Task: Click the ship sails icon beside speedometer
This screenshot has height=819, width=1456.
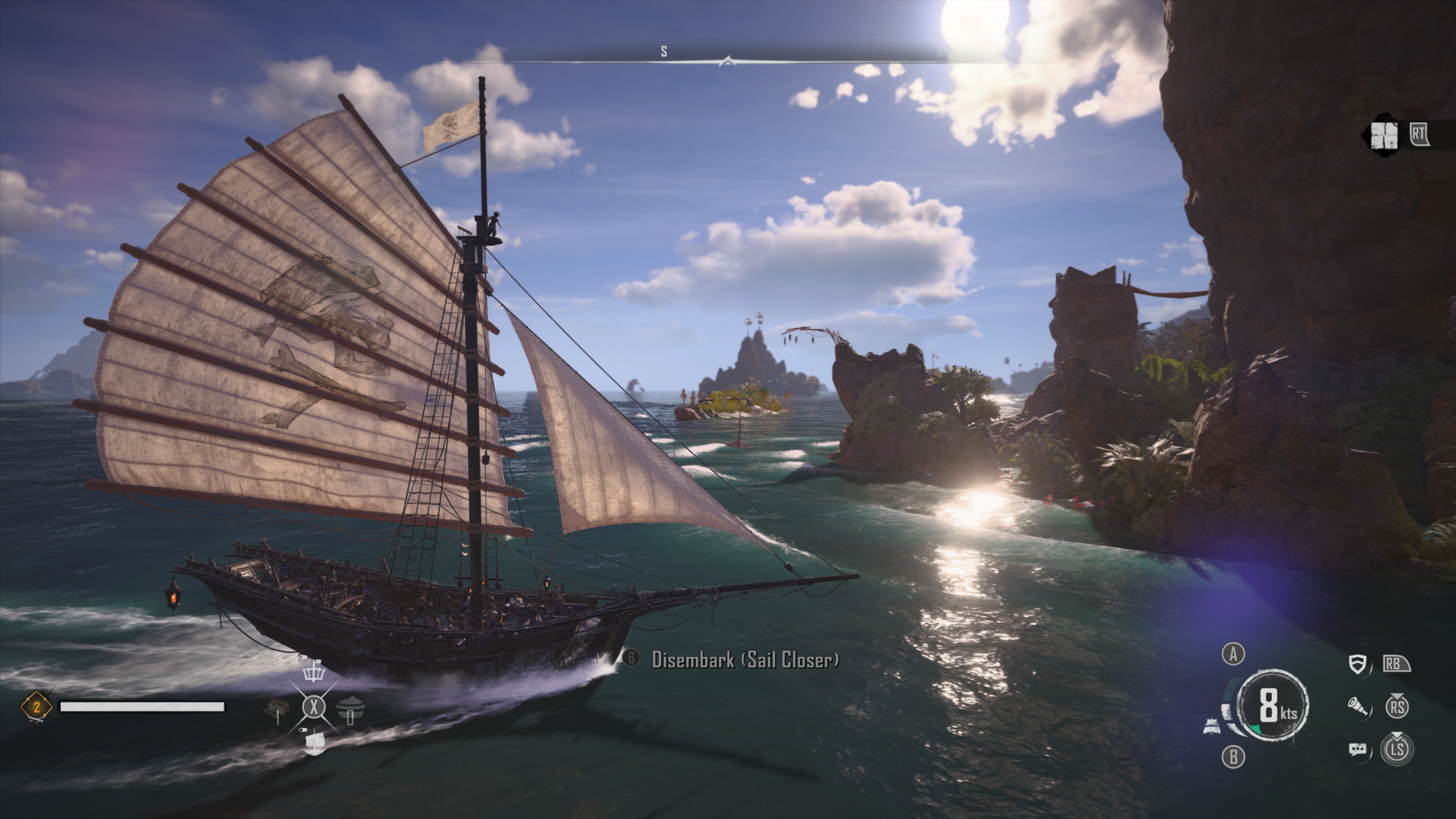Action: pyautogui.click(x=1212, y=727)
